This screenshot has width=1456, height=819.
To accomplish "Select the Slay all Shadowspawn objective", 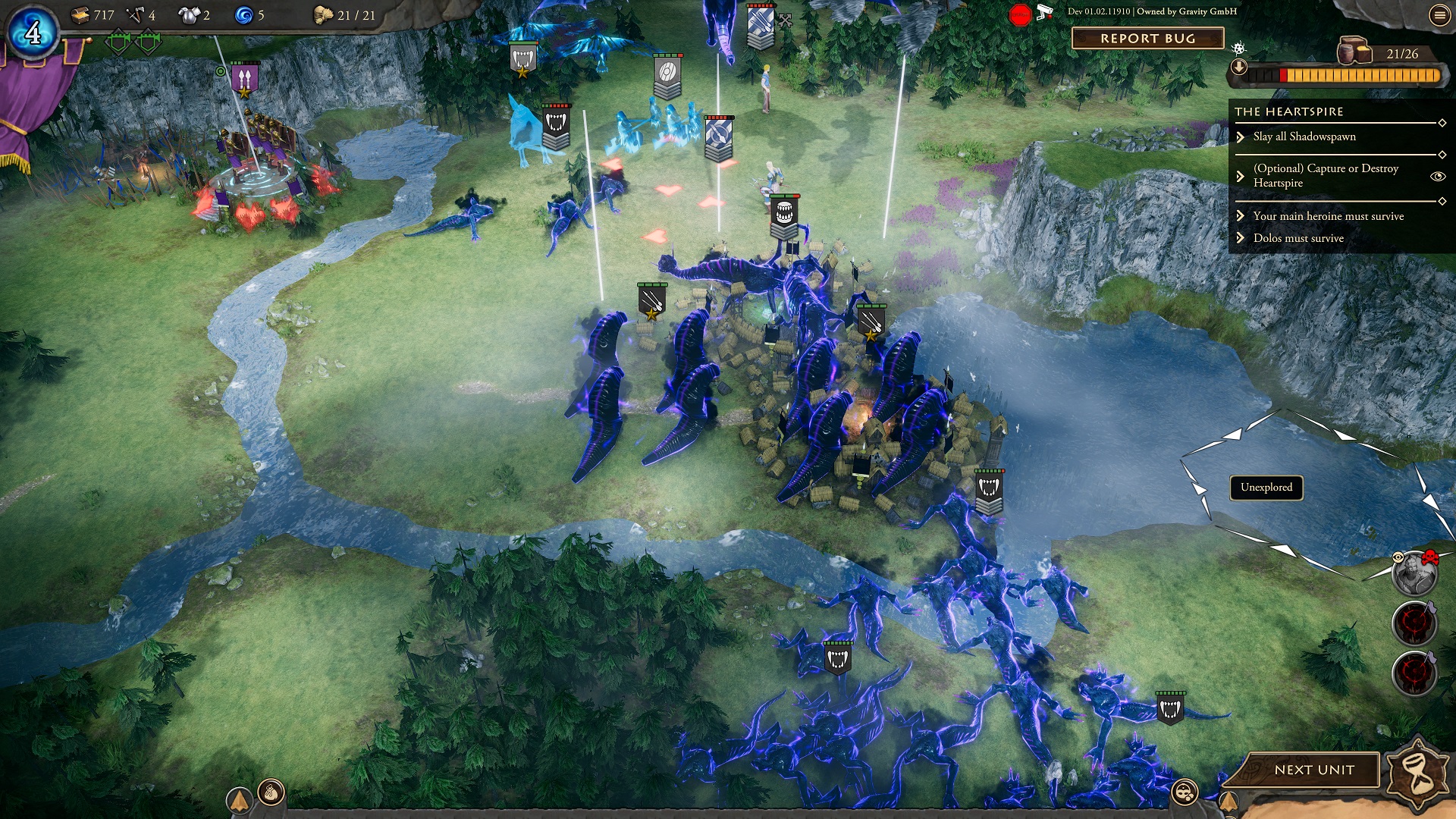I will point(1304,136).
